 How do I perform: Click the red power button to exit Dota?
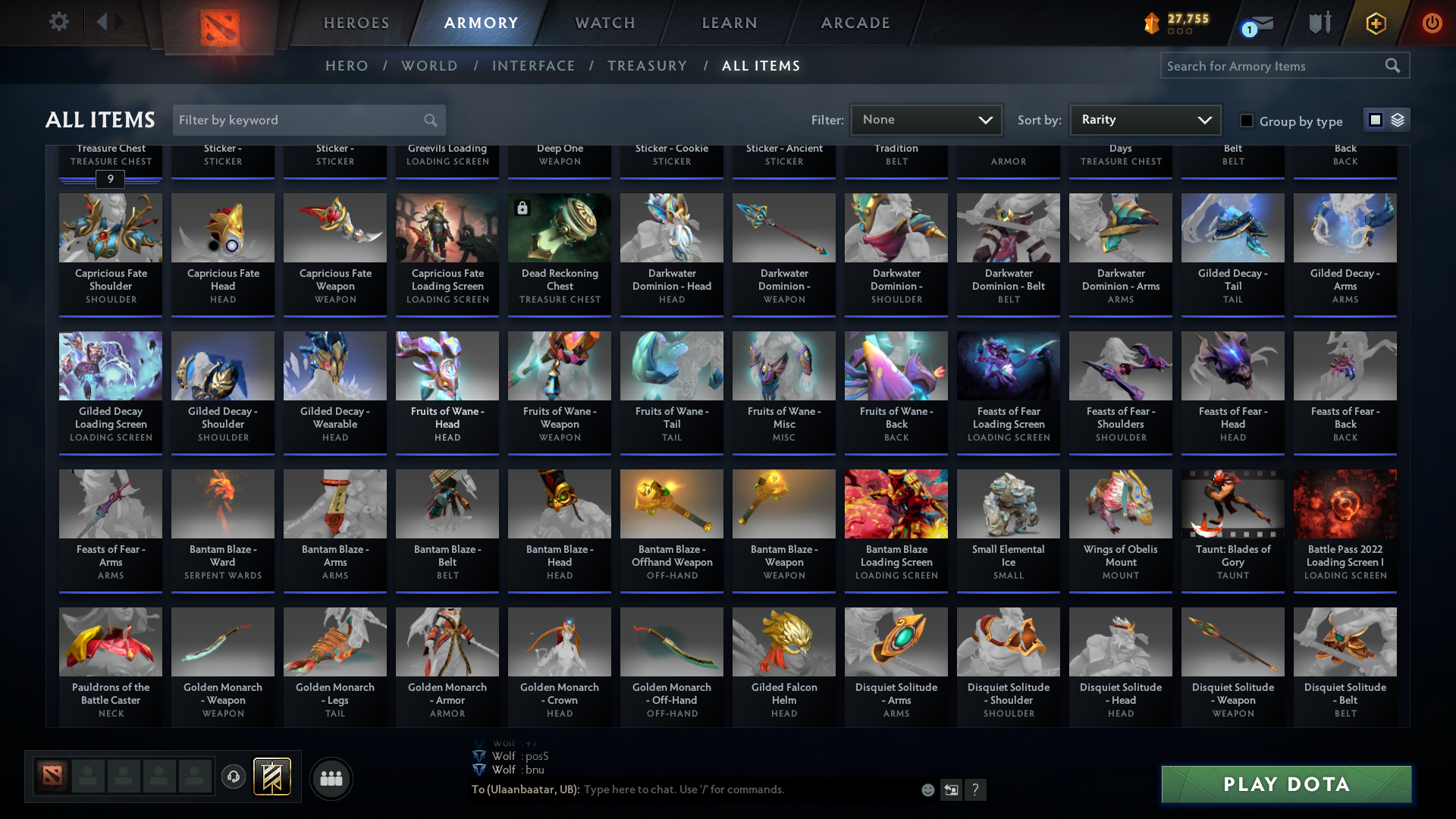tap(1432, 23)
